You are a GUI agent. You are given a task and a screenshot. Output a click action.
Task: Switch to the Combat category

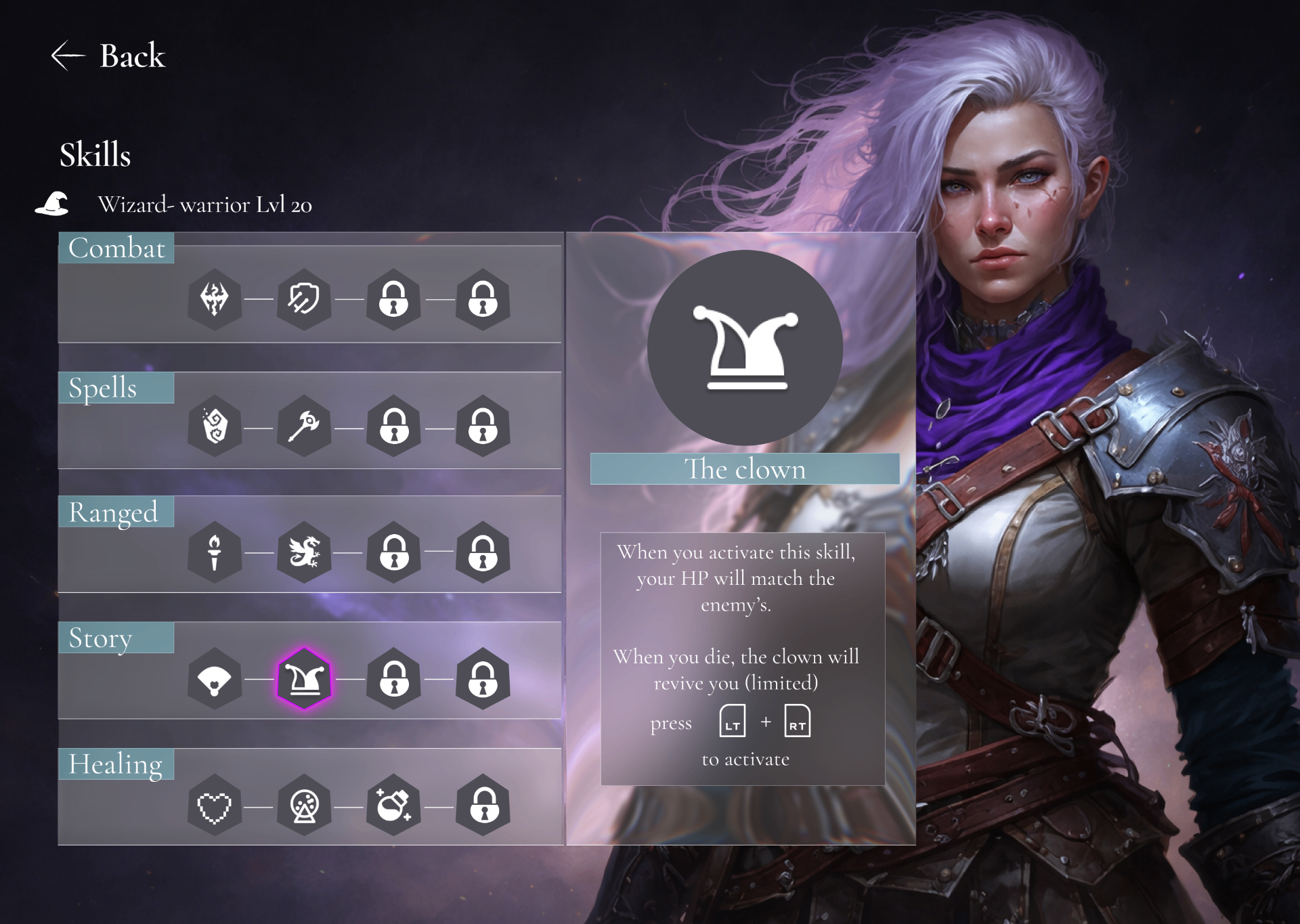(x=116, y=248)
